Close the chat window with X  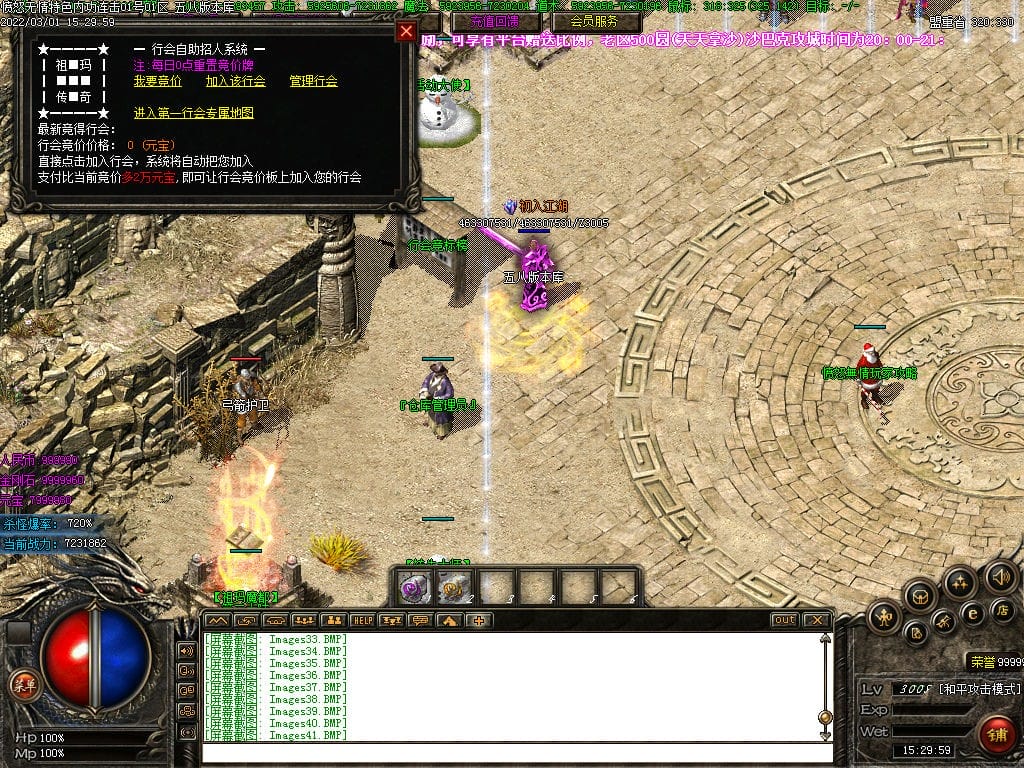pos(816,621)
